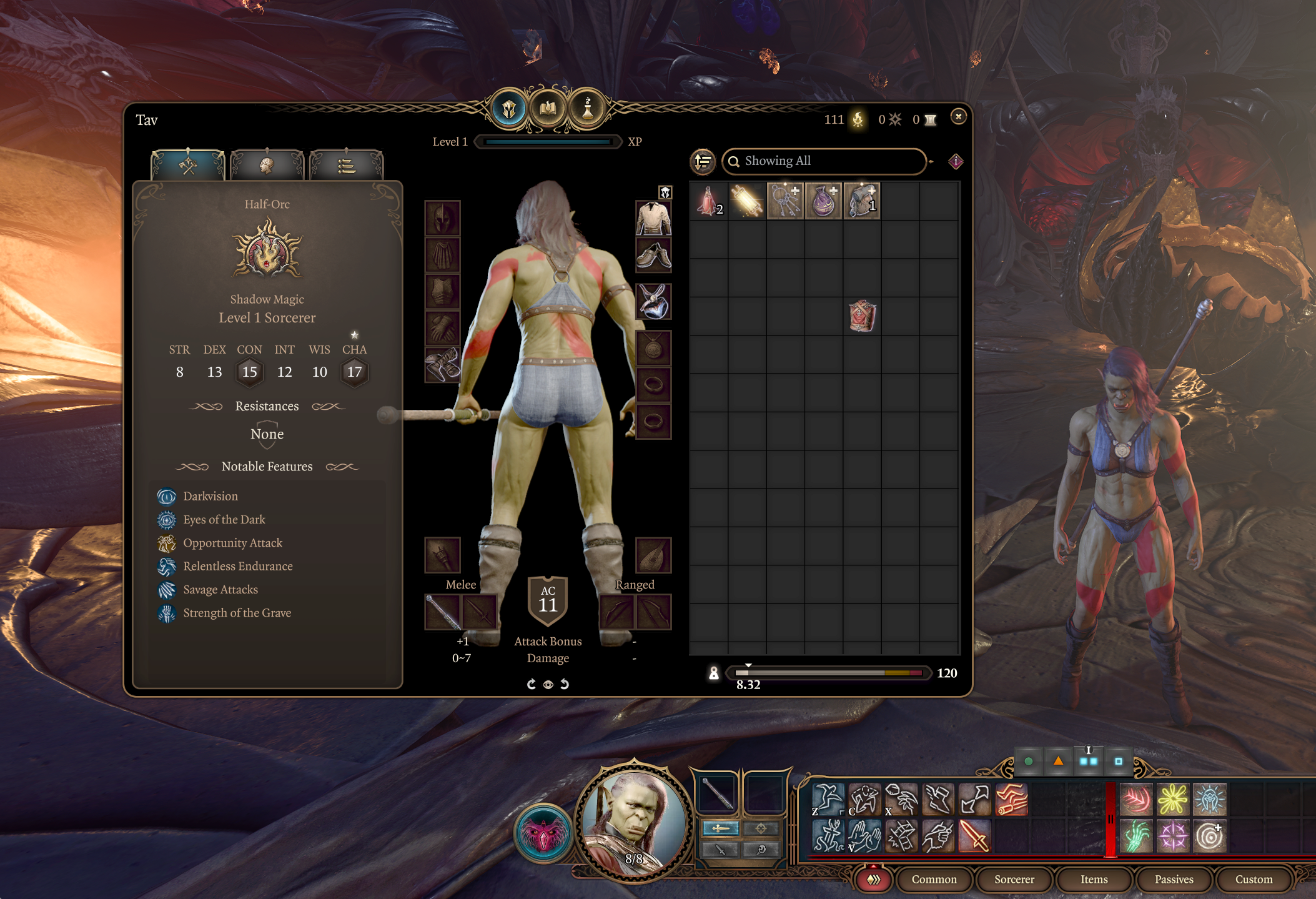Open the Passives hotbar tab
Image resolution: width=1316 pixels, height=899 pixels.
point(1174,880)
